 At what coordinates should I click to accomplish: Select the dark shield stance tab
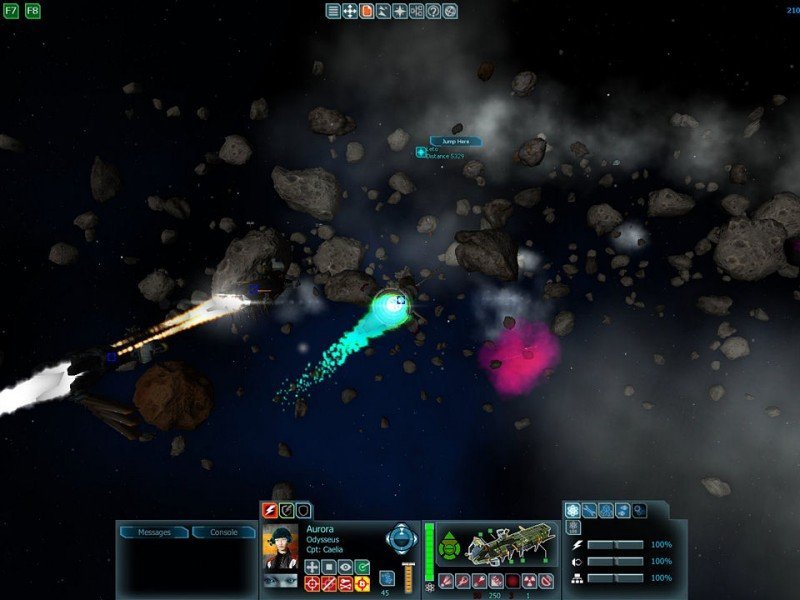coord(302,510)
